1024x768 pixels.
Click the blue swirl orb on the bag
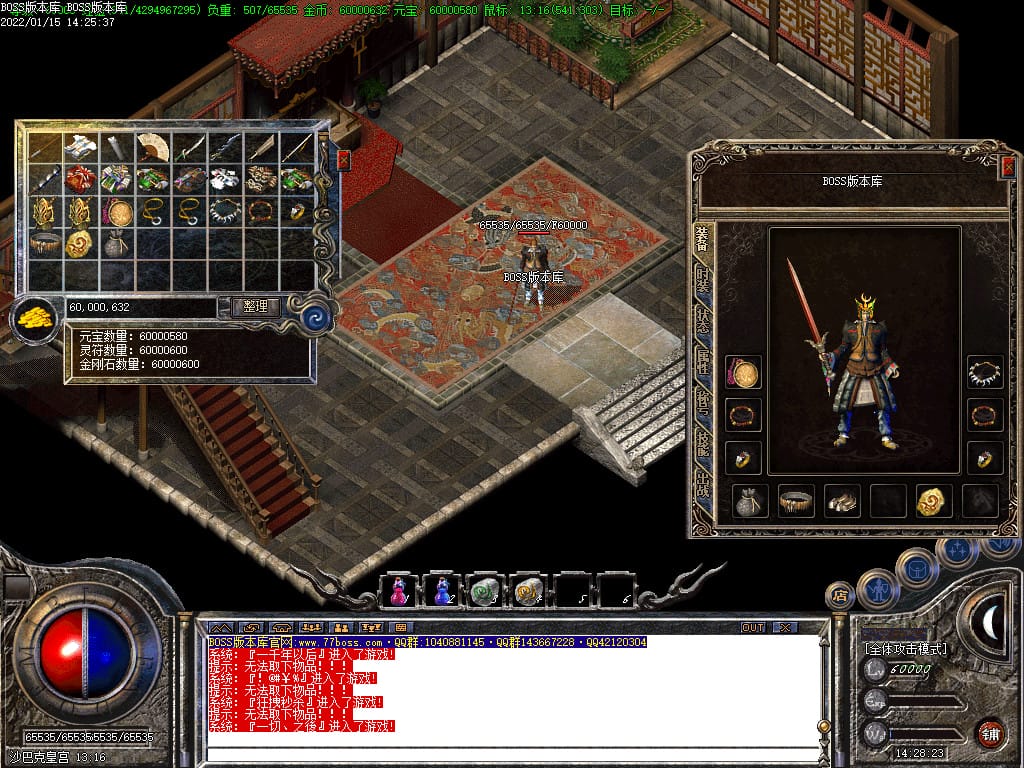pyautogui.click(x=318, y=317)
